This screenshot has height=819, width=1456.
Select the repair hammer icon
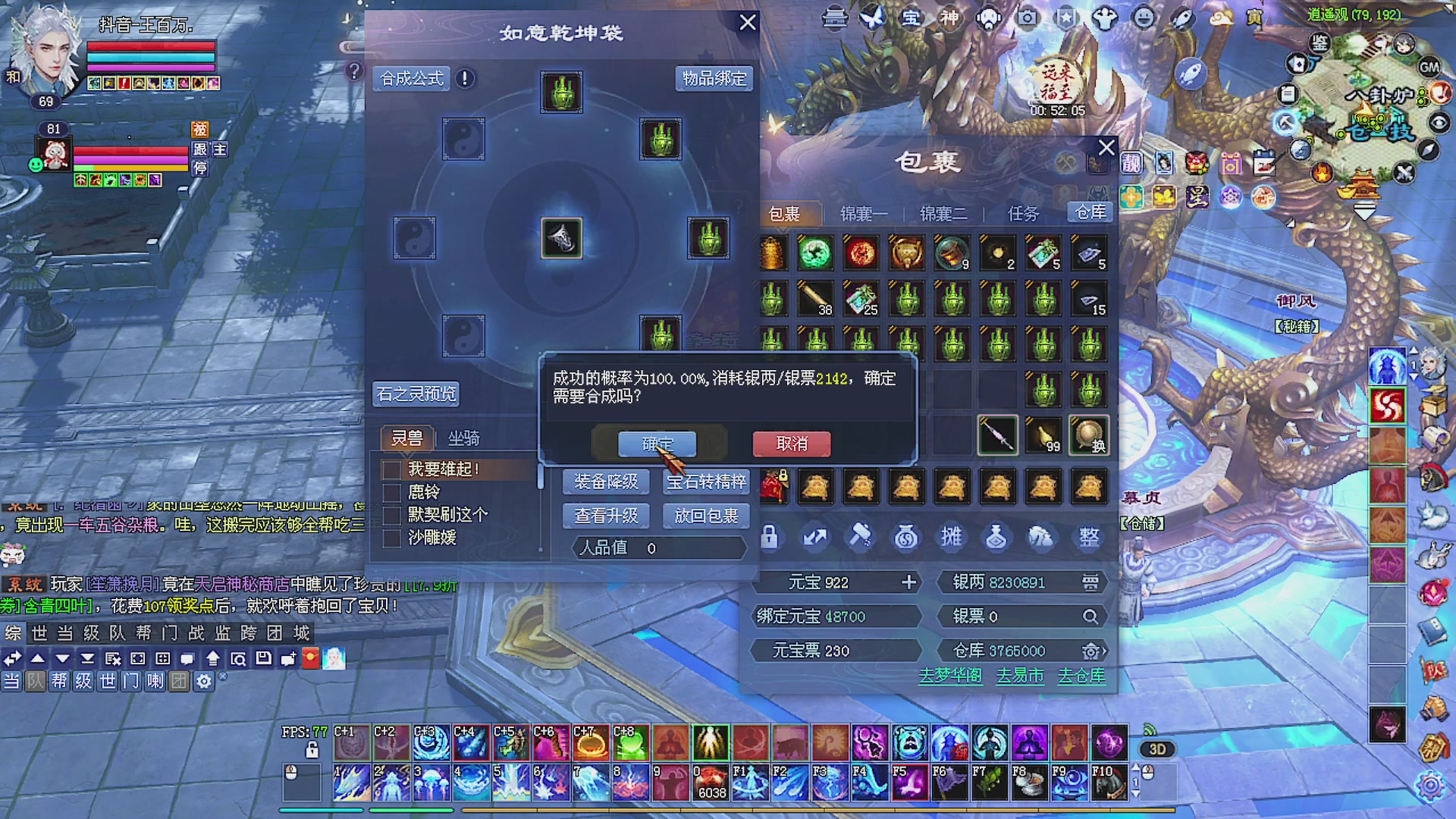(x=860, y=537)
